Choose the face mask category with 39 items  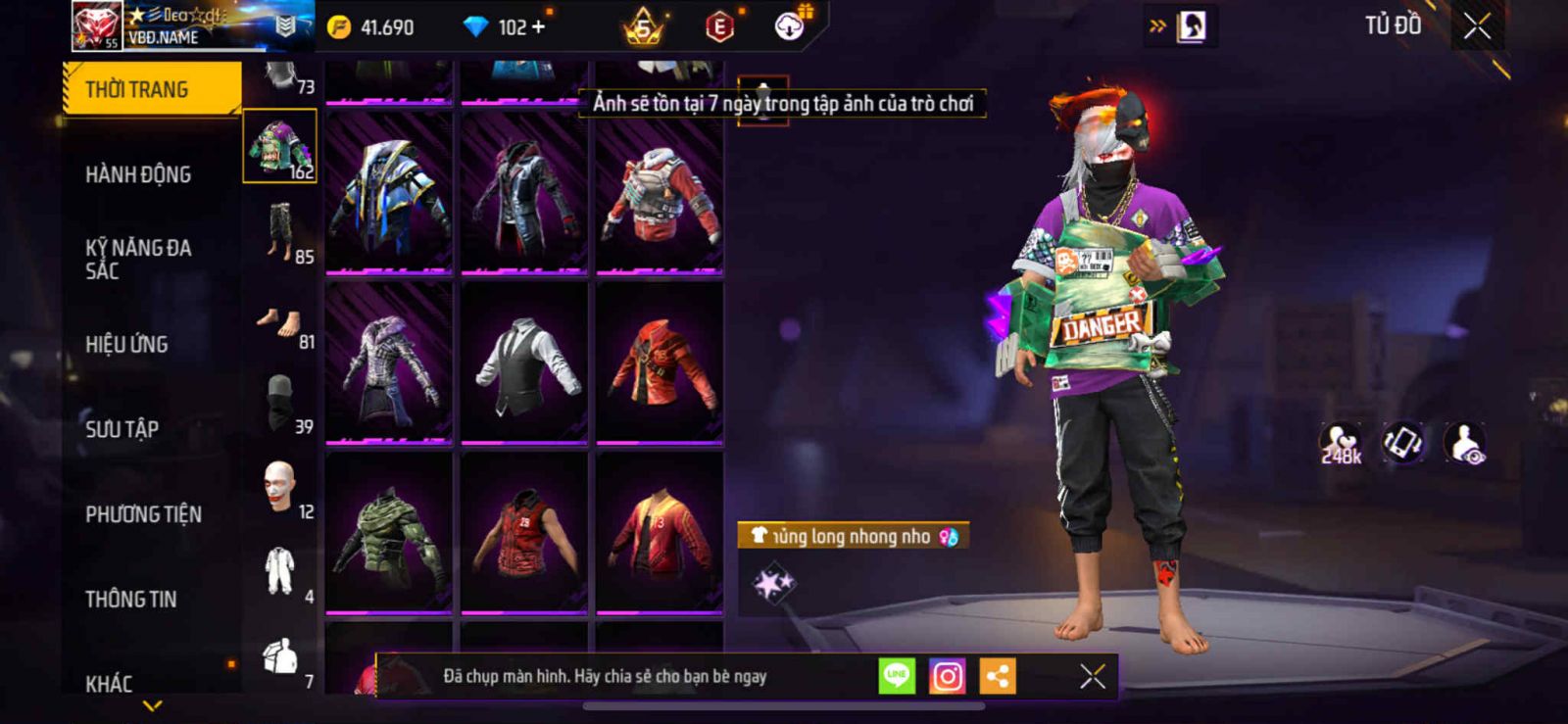(280, 402)
